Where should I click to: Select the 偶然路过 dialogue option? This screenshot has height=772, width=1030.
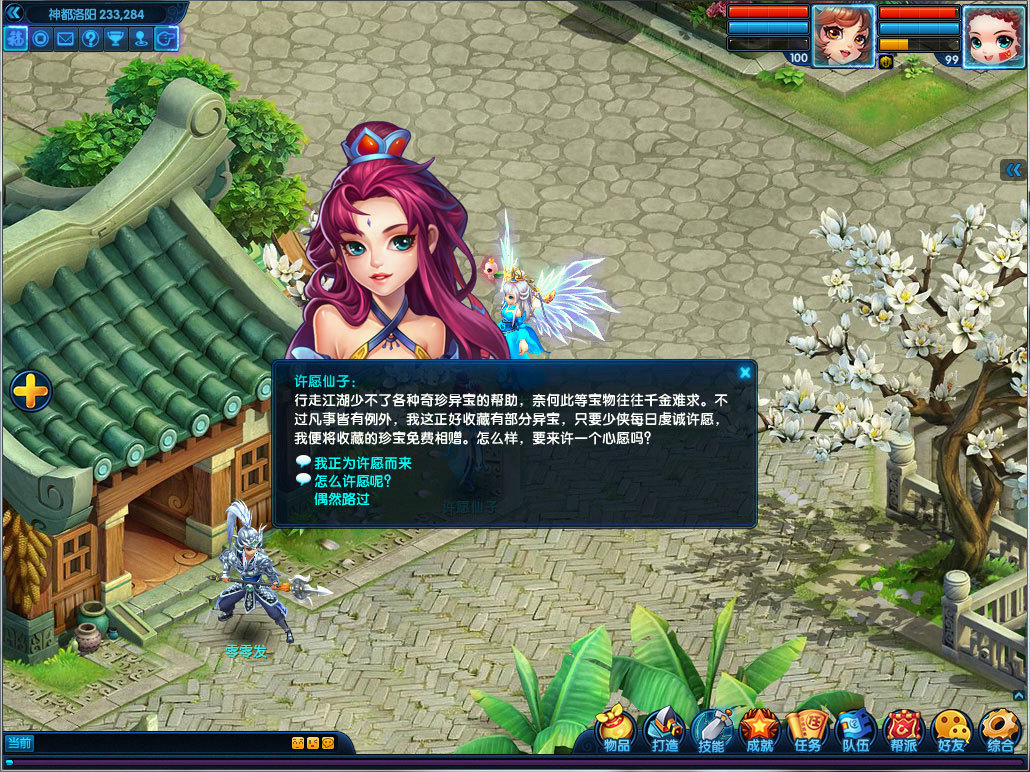click(342, 498)
